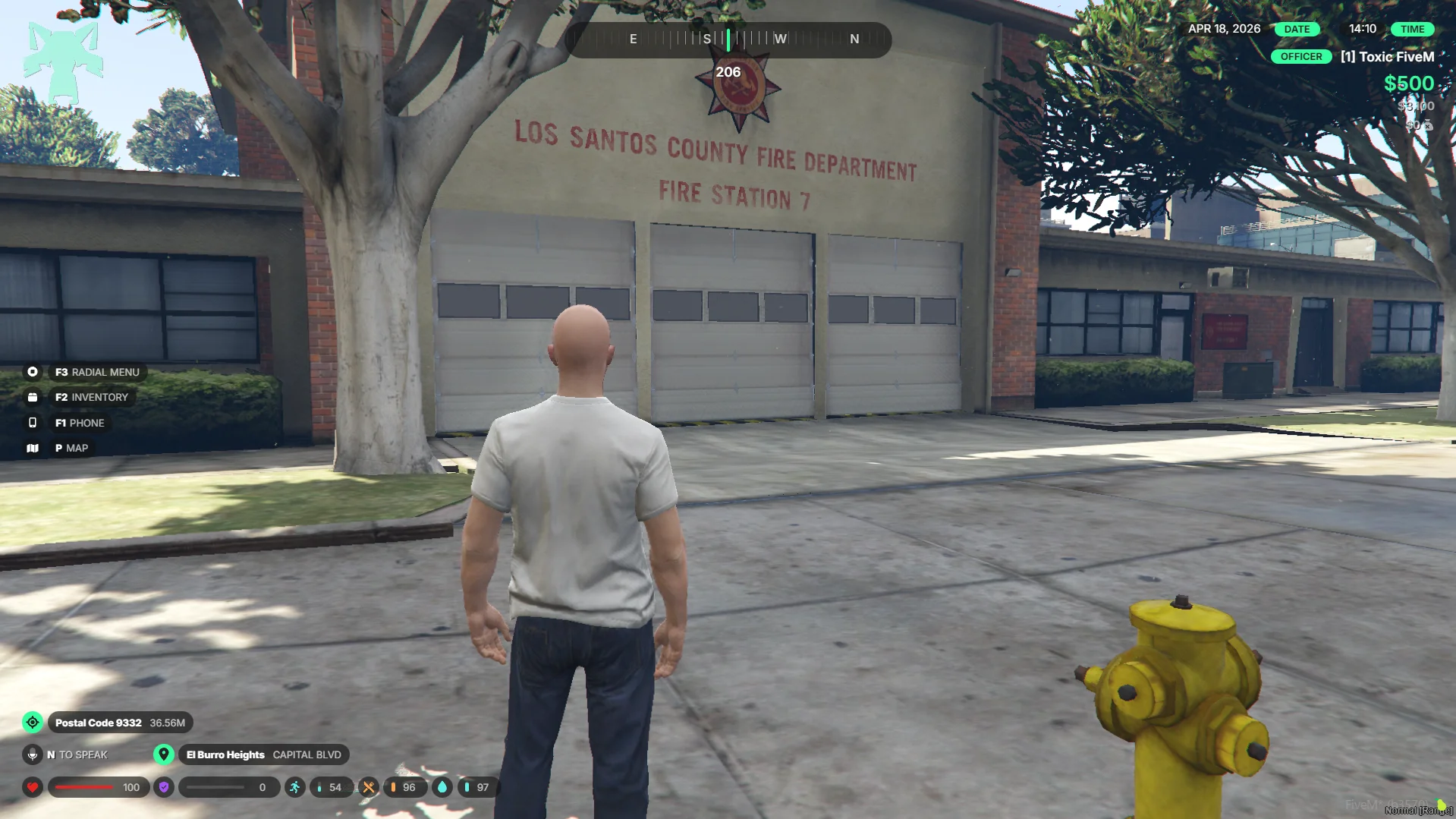This screenshot has height=819, width=1456.
Task: Click the teal server logo
Action: (x=63, y=62)
